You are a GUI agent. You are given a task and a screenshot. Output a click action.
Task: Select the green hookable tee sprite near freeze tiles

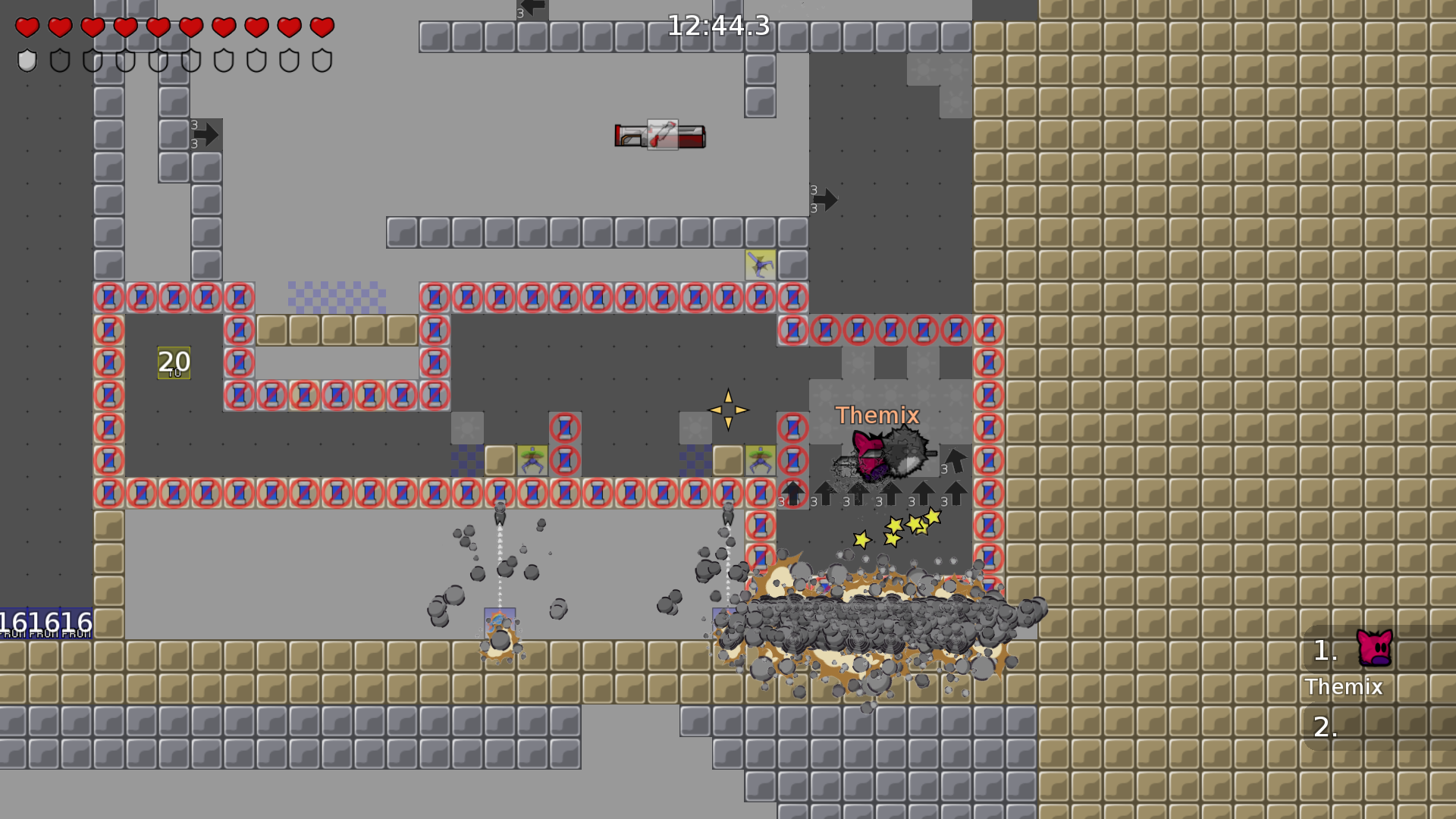click(x=533, y=459)
